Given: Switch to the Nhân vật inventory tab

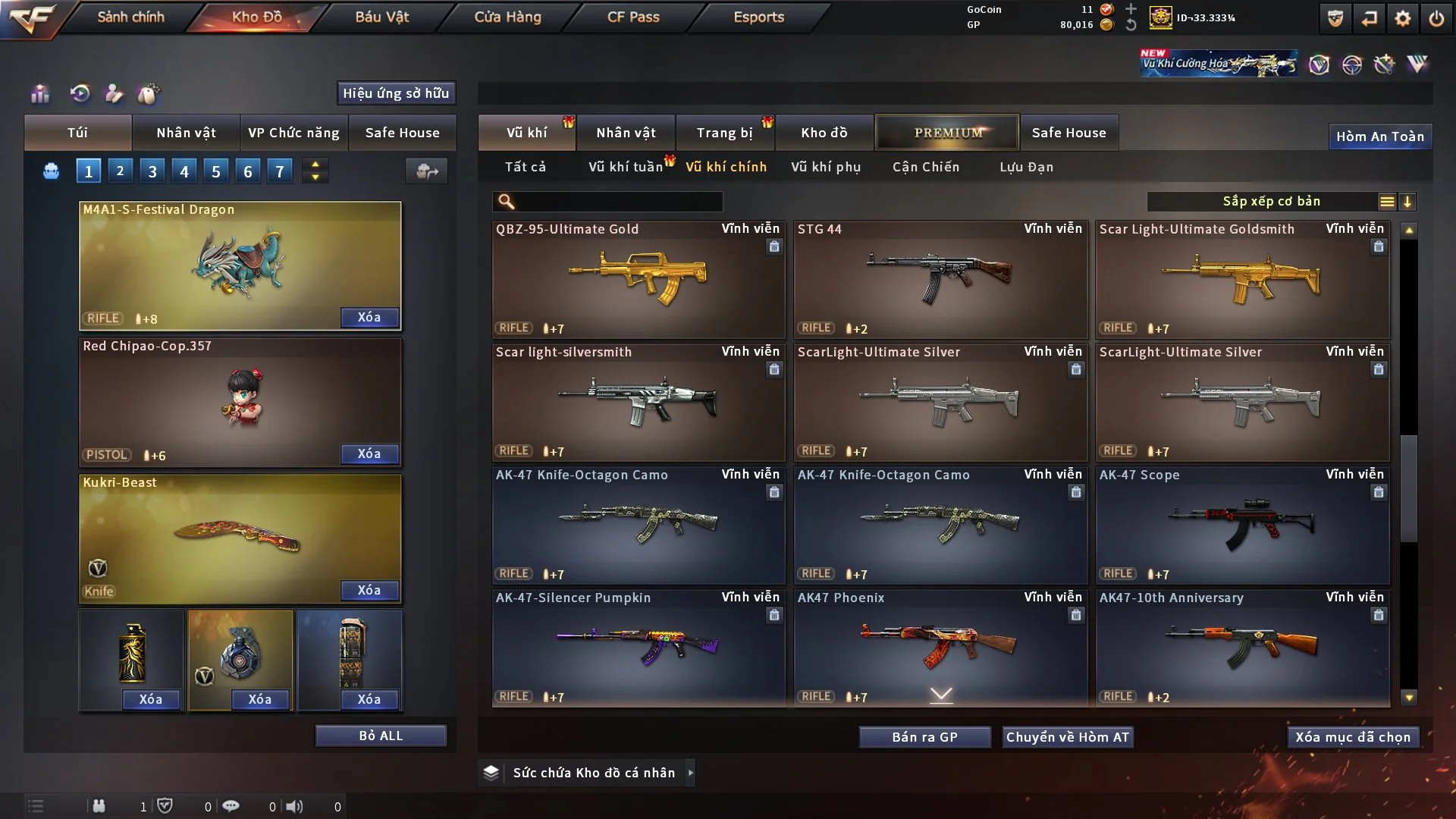Looking at the screenshot, I should tap(626, 133).
